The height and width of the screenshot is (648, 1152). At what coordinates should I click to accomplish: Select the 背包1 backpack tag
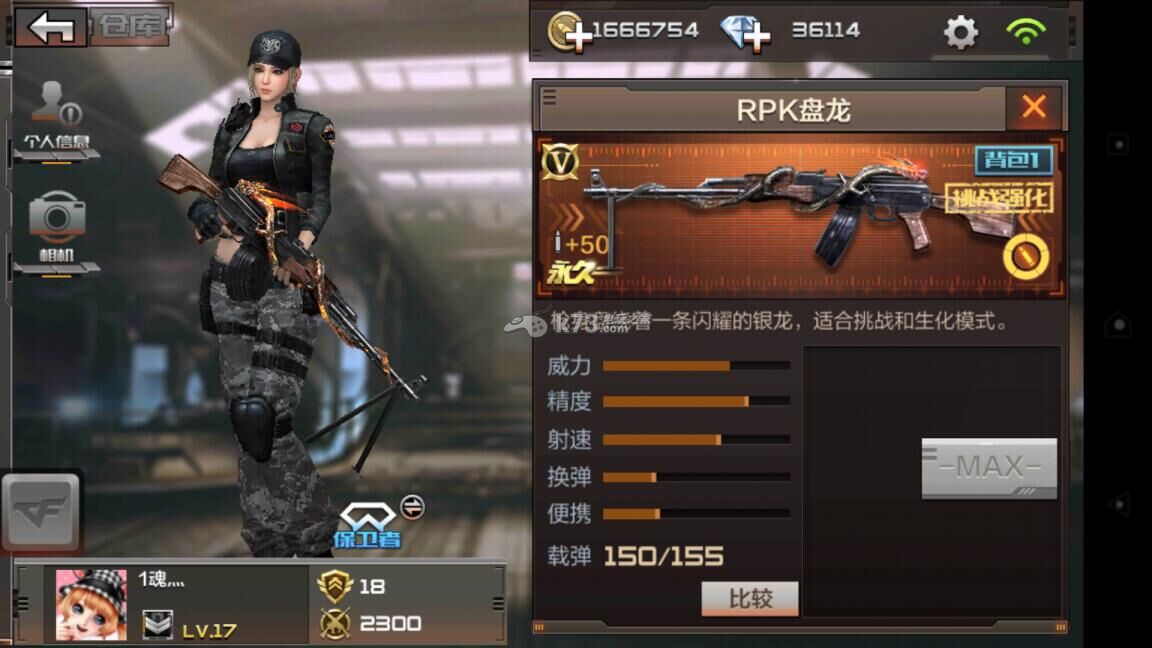pyautogui.click(x=1014, y=160)
